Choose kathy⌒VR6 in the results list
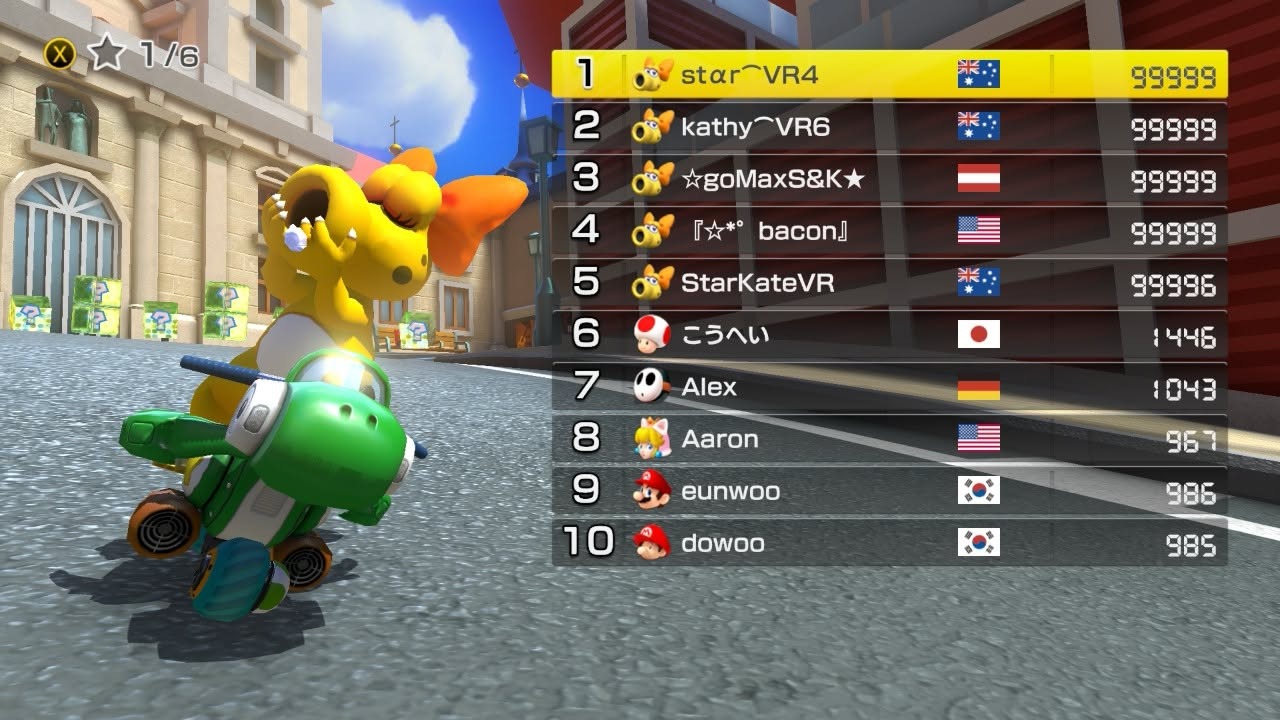 (889, 127)
